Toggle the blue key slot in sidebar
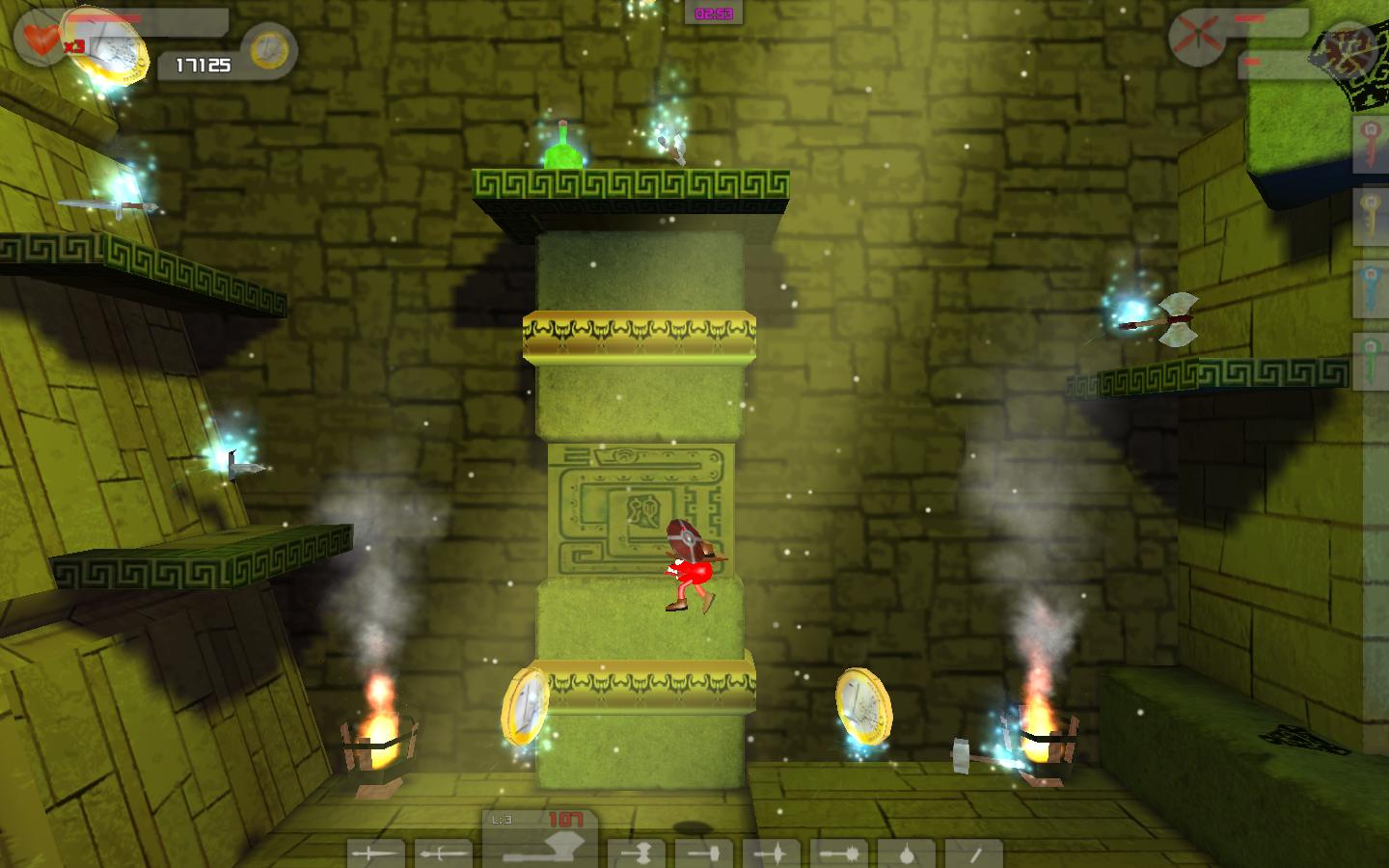The image size is (1389, 868). [1370, 285]
